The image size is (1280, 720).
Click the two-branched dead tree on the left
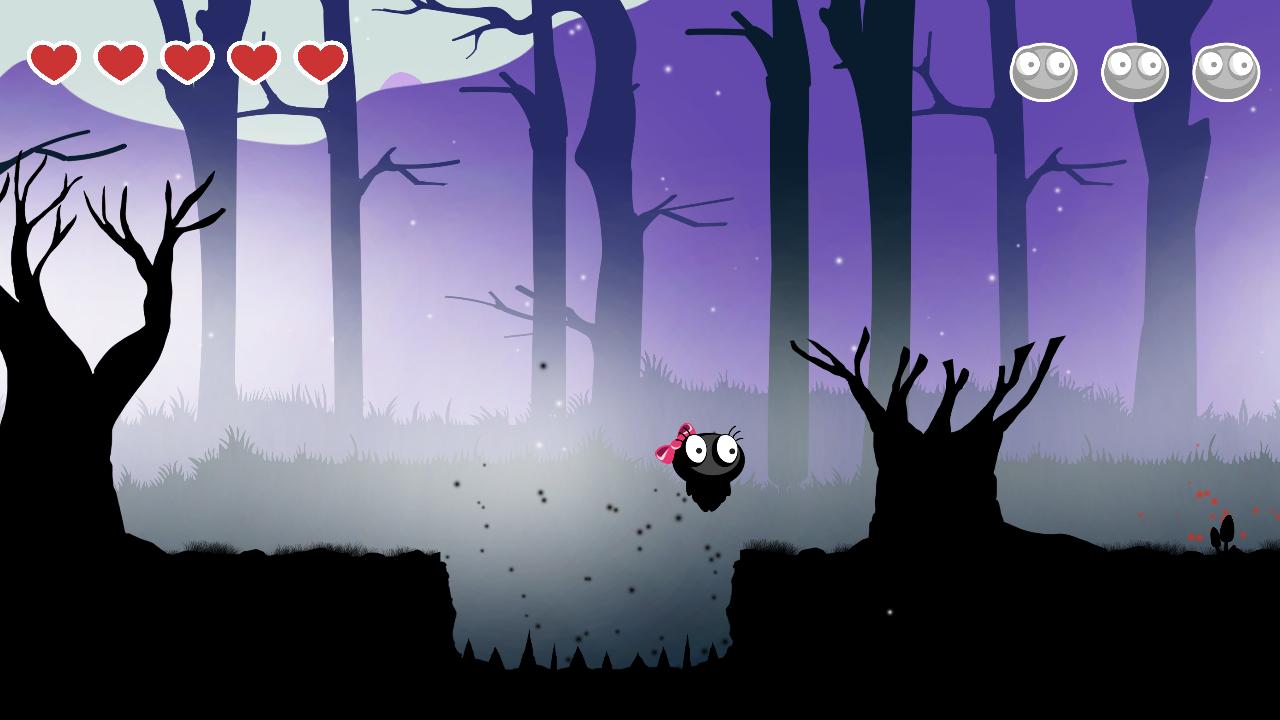(100, 300)
